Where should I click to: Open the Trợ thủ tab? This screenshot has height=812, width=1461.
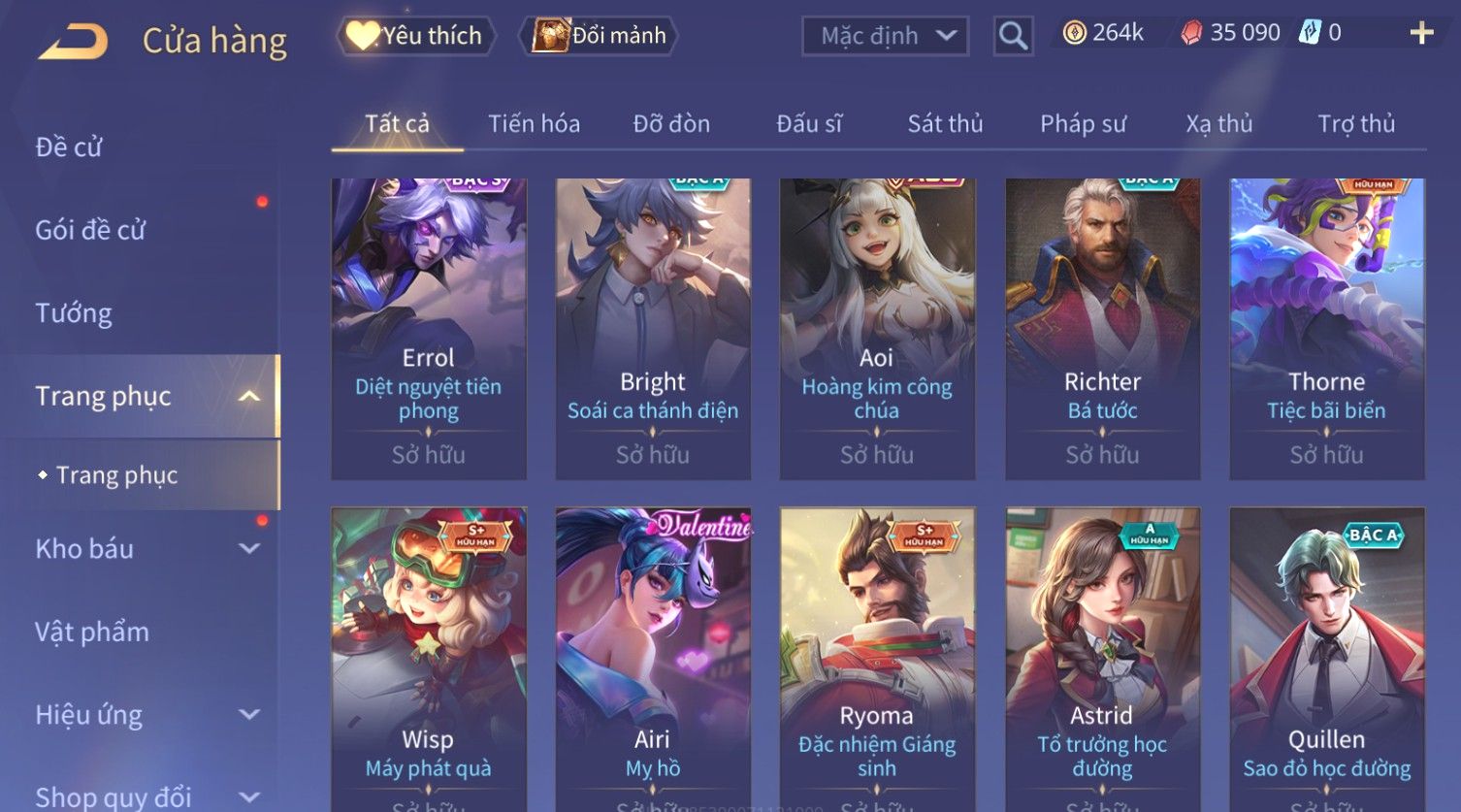[1355, 124]
